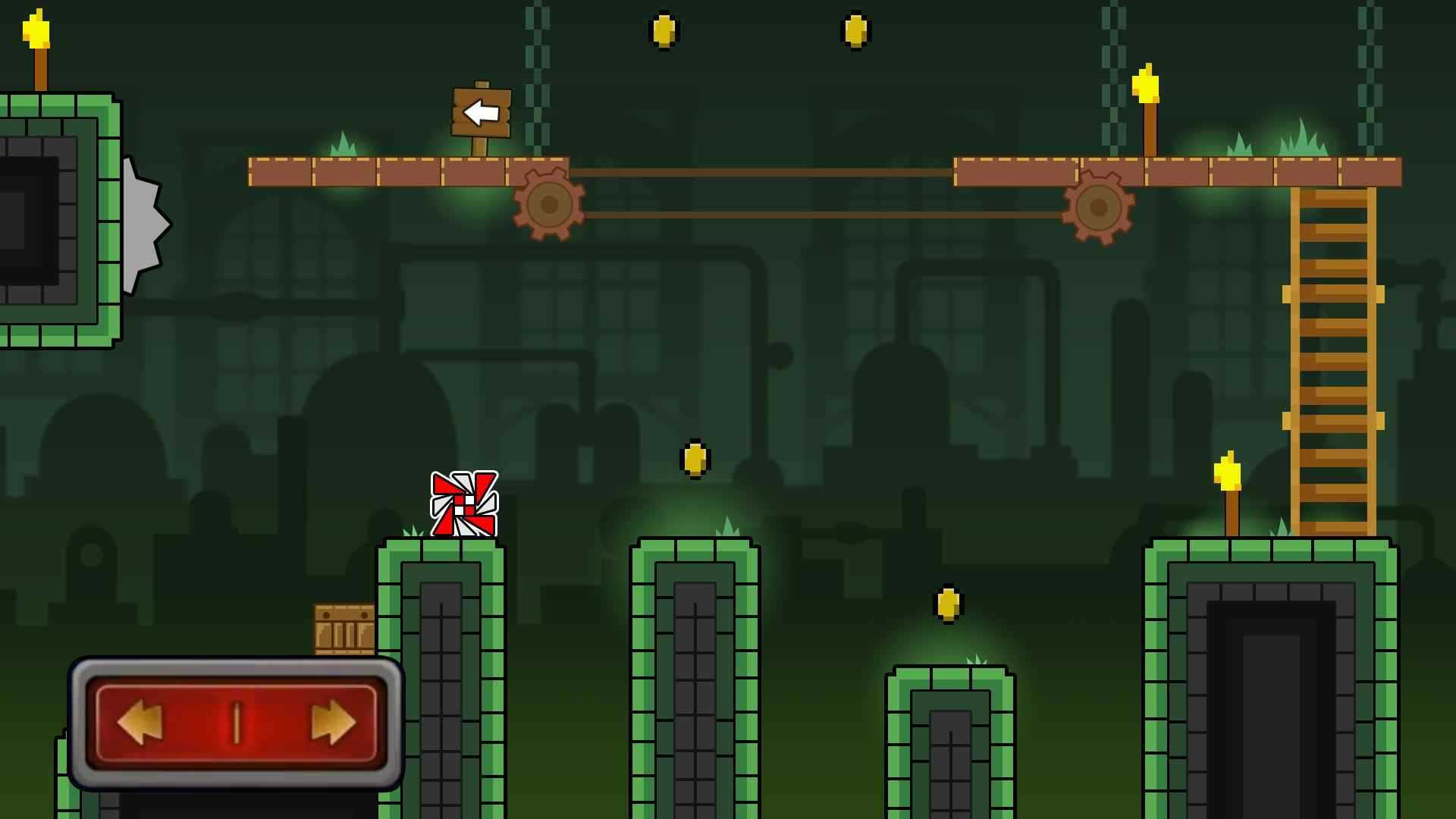Screen dimensions: 1456x819
Task: Tap the right double-arrow move button
Action: pos(333,723)
